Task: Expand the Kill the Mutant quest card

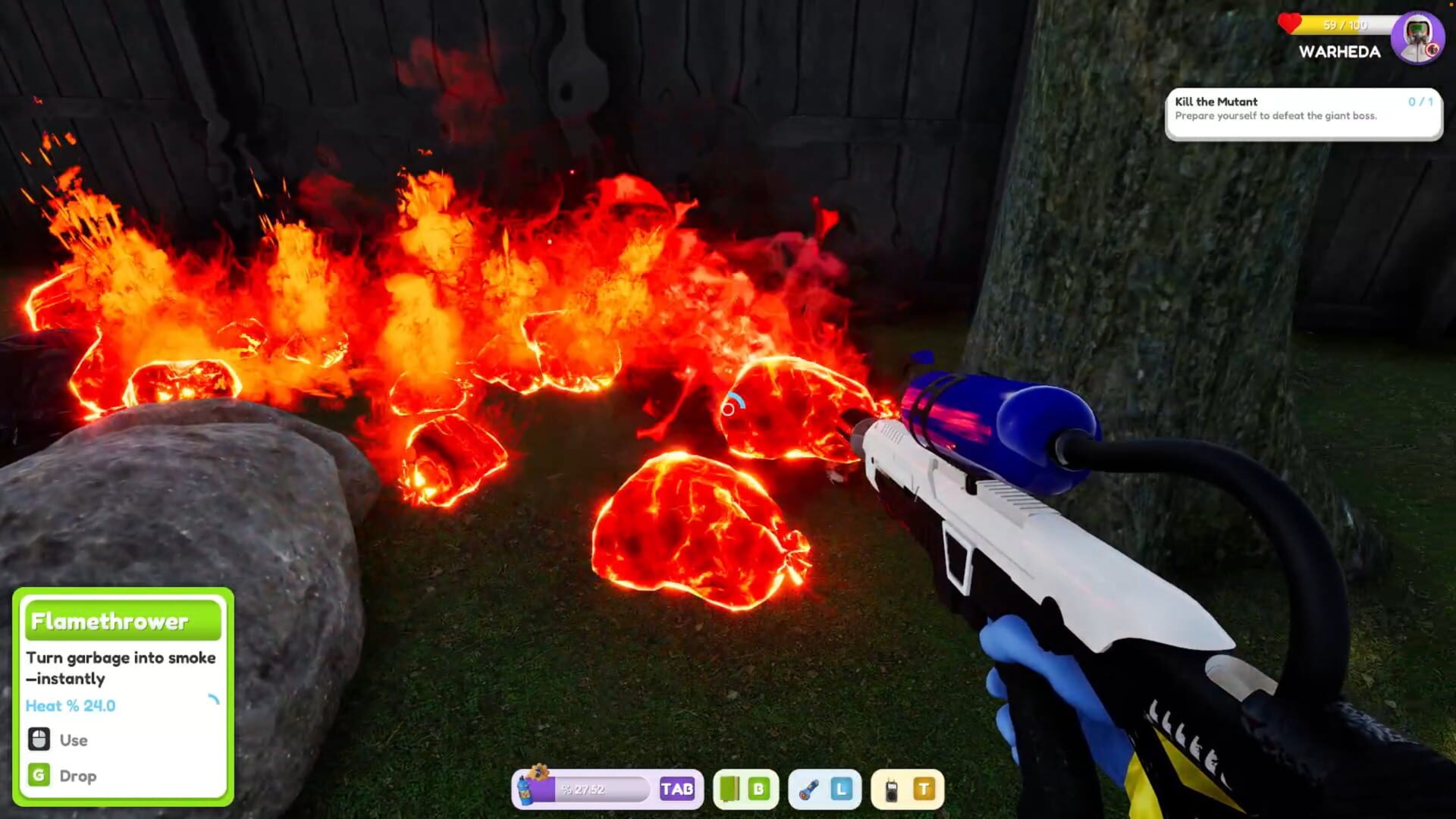Action: [x=1303, y=114]
